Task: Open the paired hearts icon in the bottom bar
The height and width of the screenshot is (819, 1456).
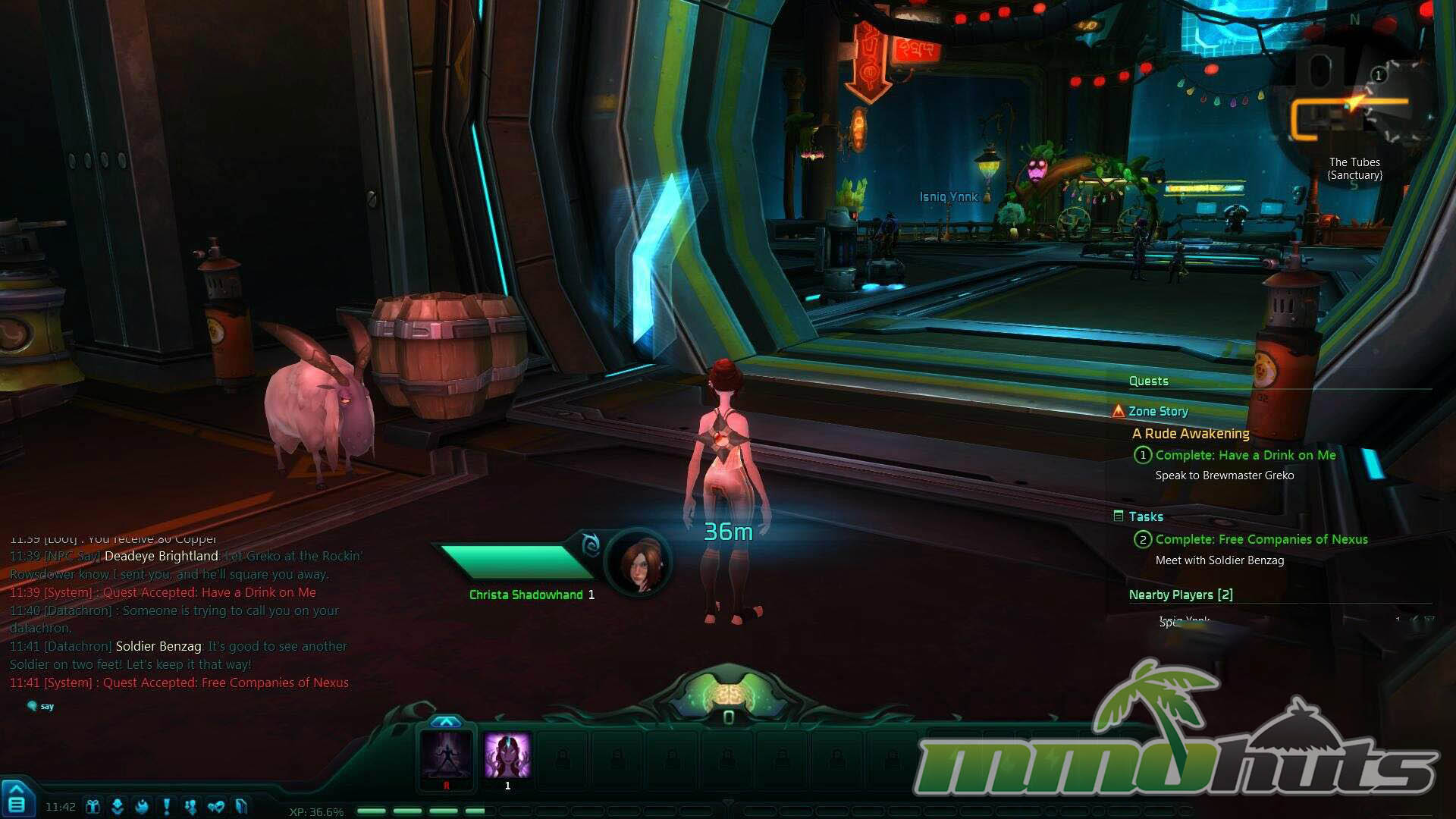Action: point(215,806)
